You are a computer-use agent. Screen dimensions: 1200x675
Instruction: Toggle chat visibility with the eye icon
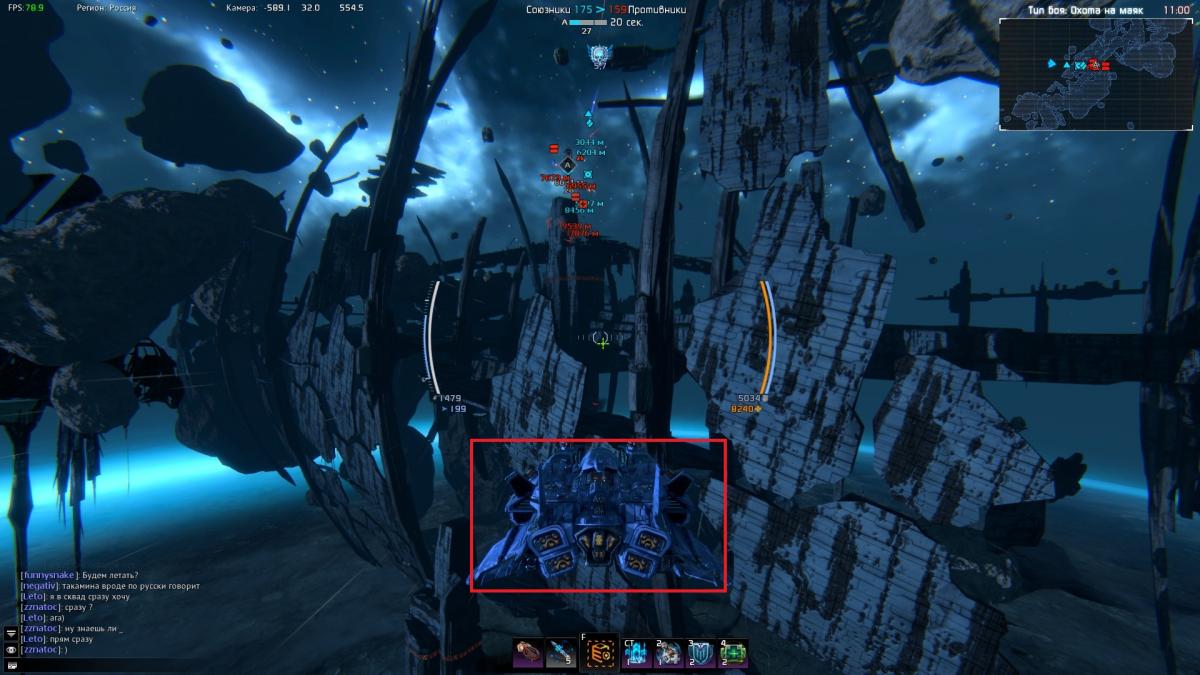click(11, 650)
